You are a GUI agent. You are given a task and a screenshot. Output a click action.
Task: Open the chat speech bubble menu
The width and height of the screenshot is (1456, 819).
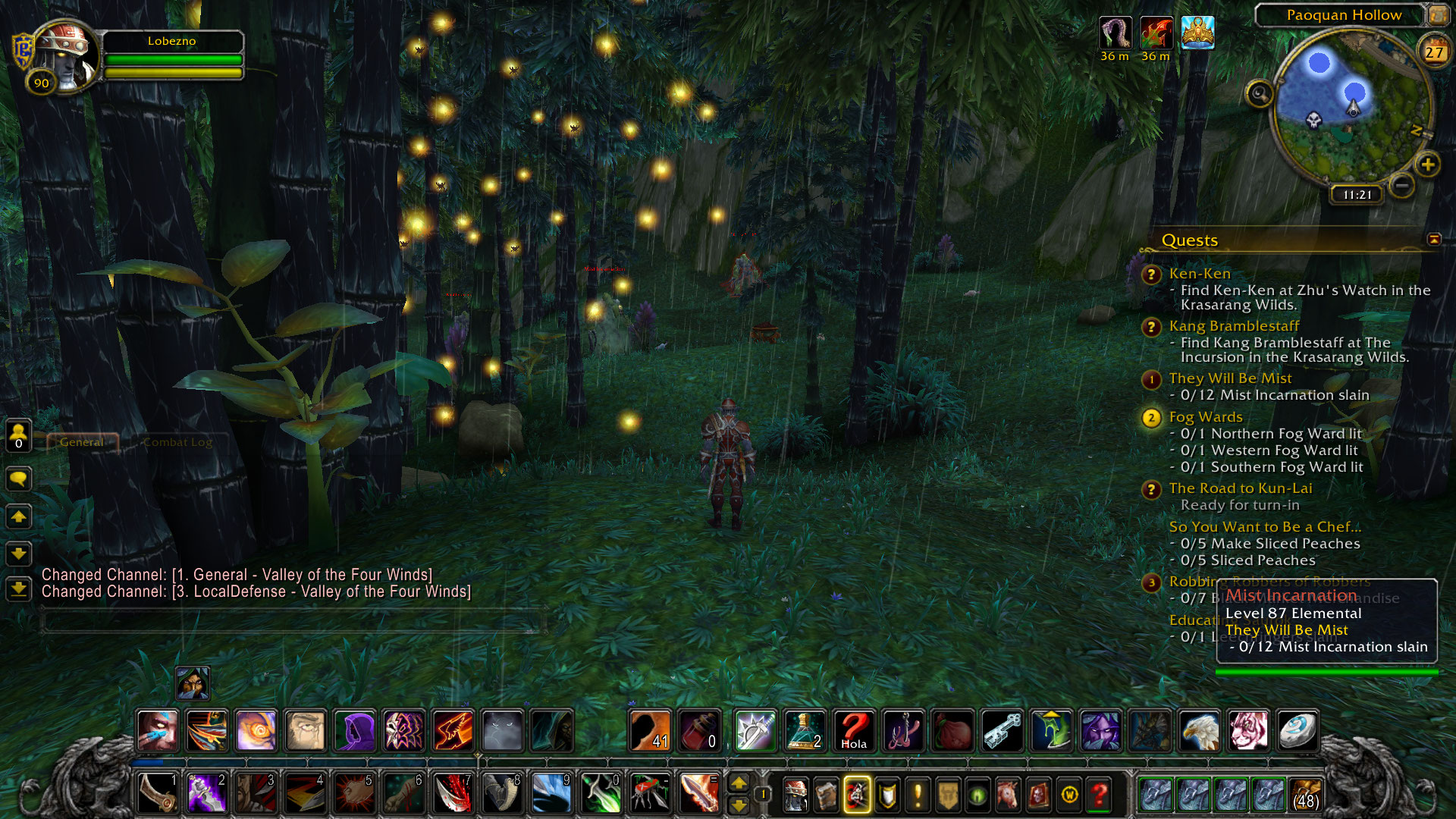[x=19, y=479]
